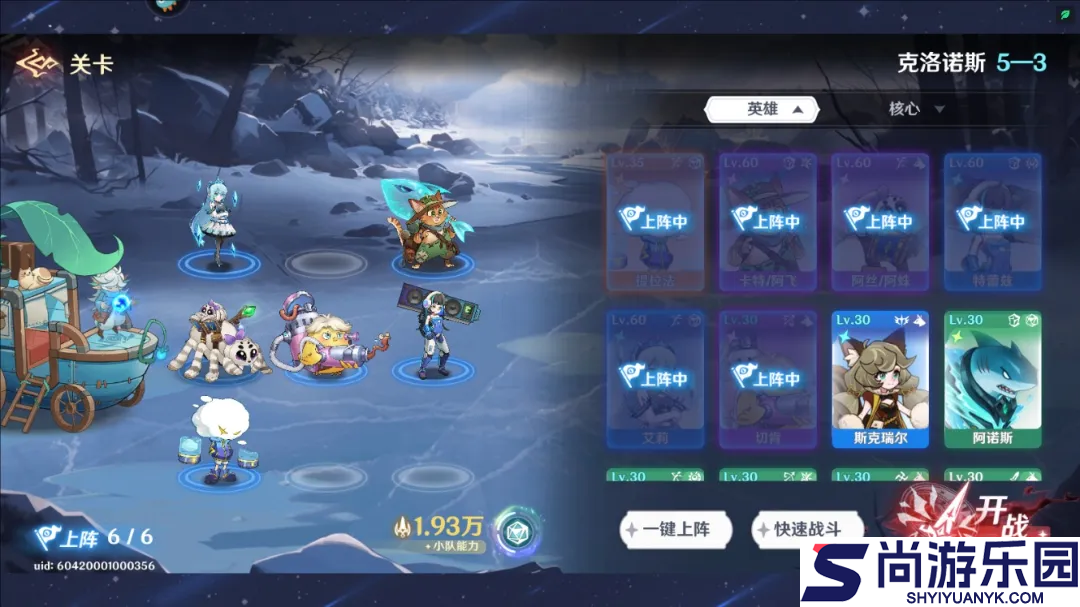The image size is (1080, 607).
Task: Auto-deploy with the 一键上阵 button
Action: (676, 529)
